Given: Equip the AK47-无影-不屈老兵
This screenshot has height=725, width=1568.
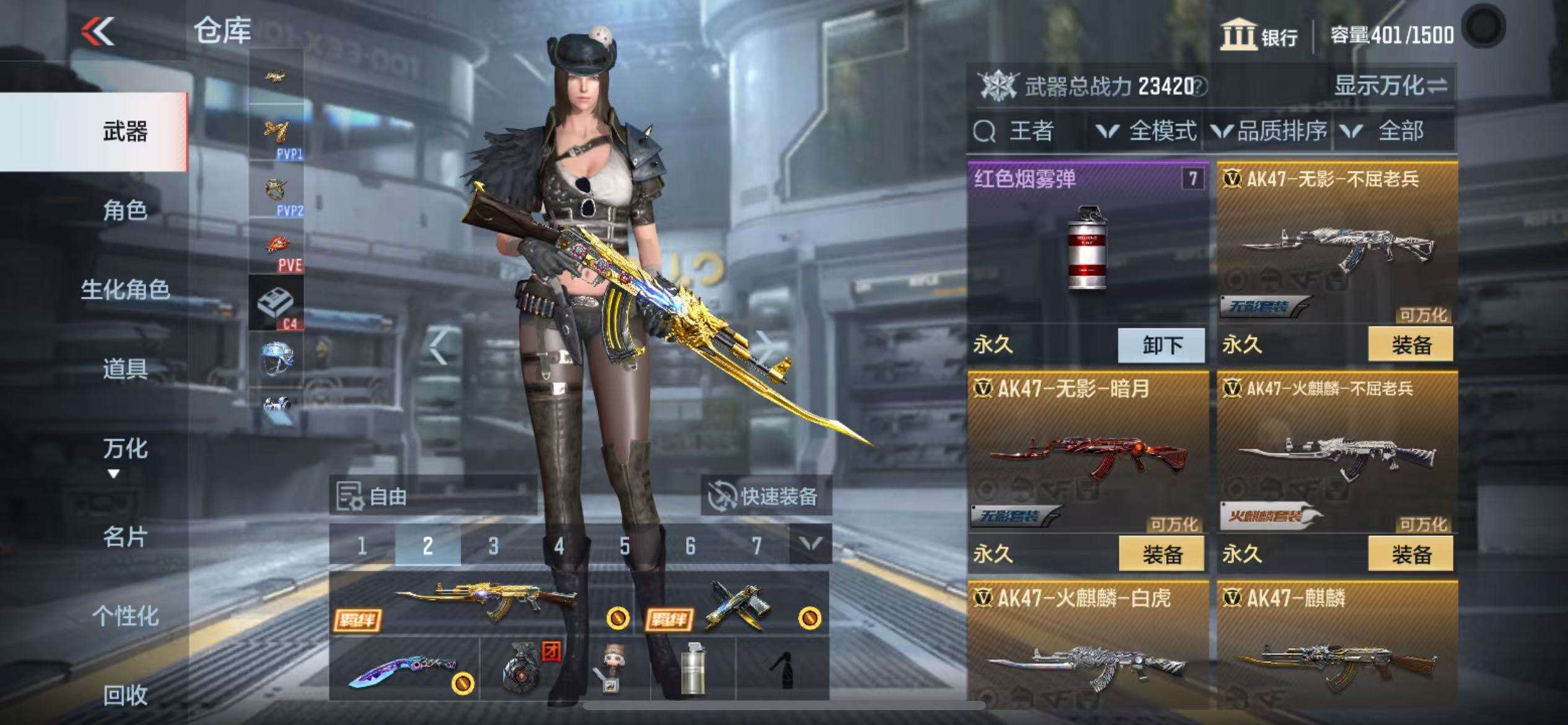Looking at the screenshot, I should (1411, 345).
